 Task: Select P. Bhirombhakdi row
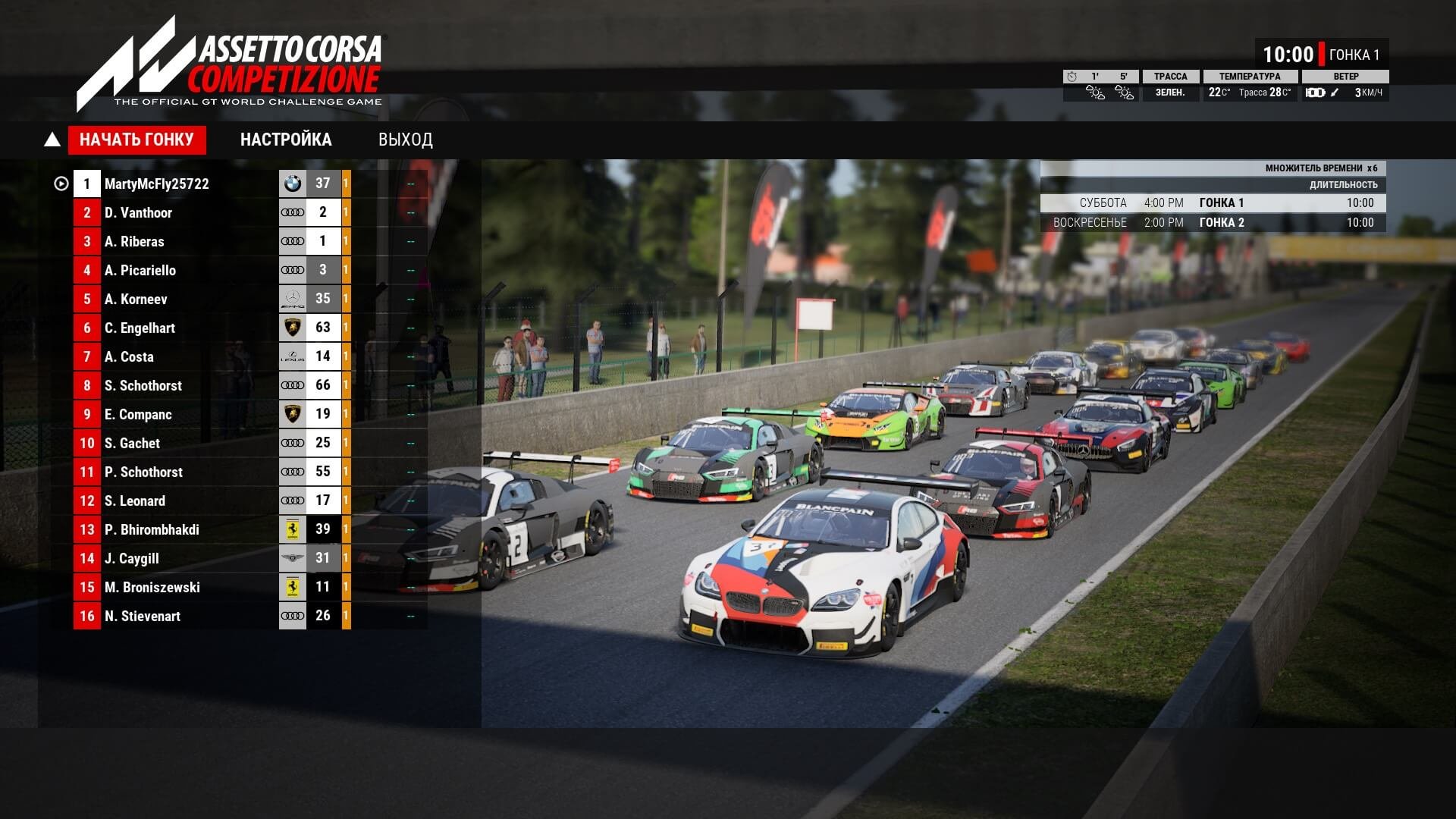click(x=152, y=529)
